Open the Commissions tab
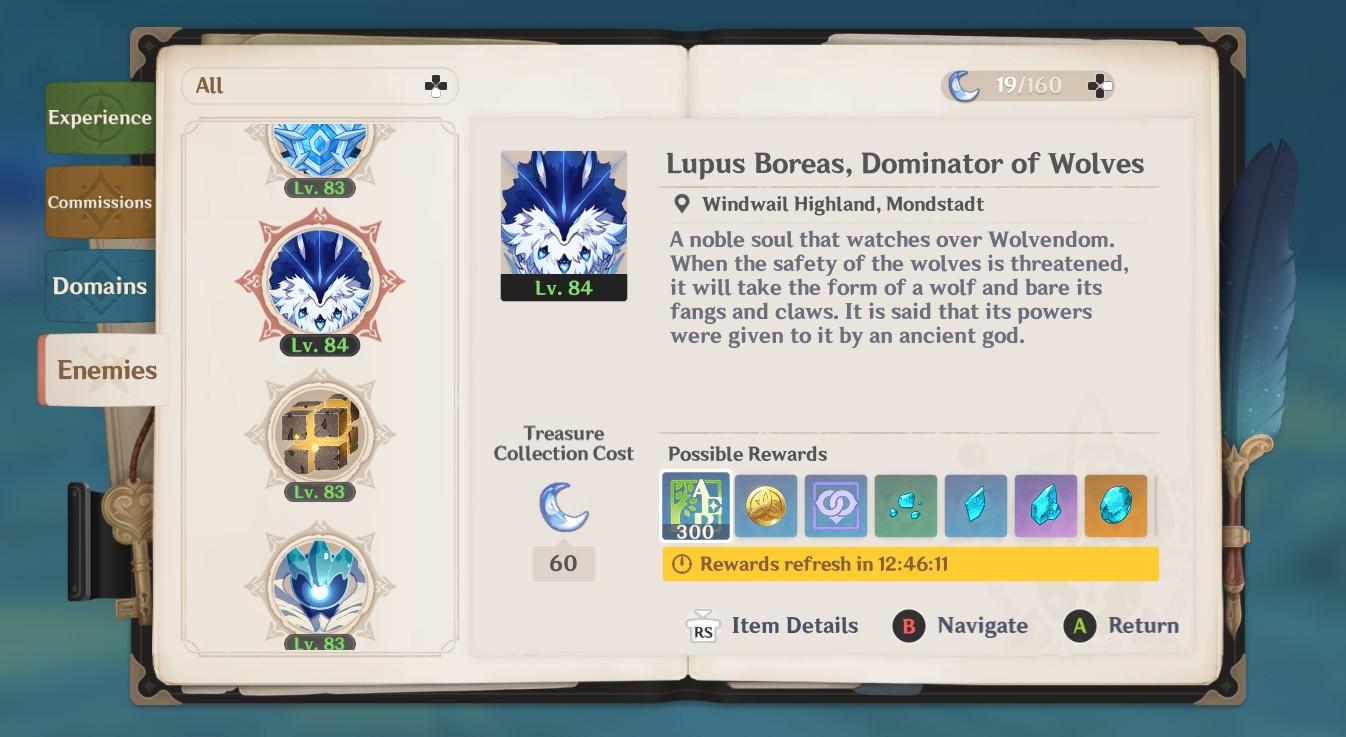Screen dimensions: 1346x737 pos(100,202)
